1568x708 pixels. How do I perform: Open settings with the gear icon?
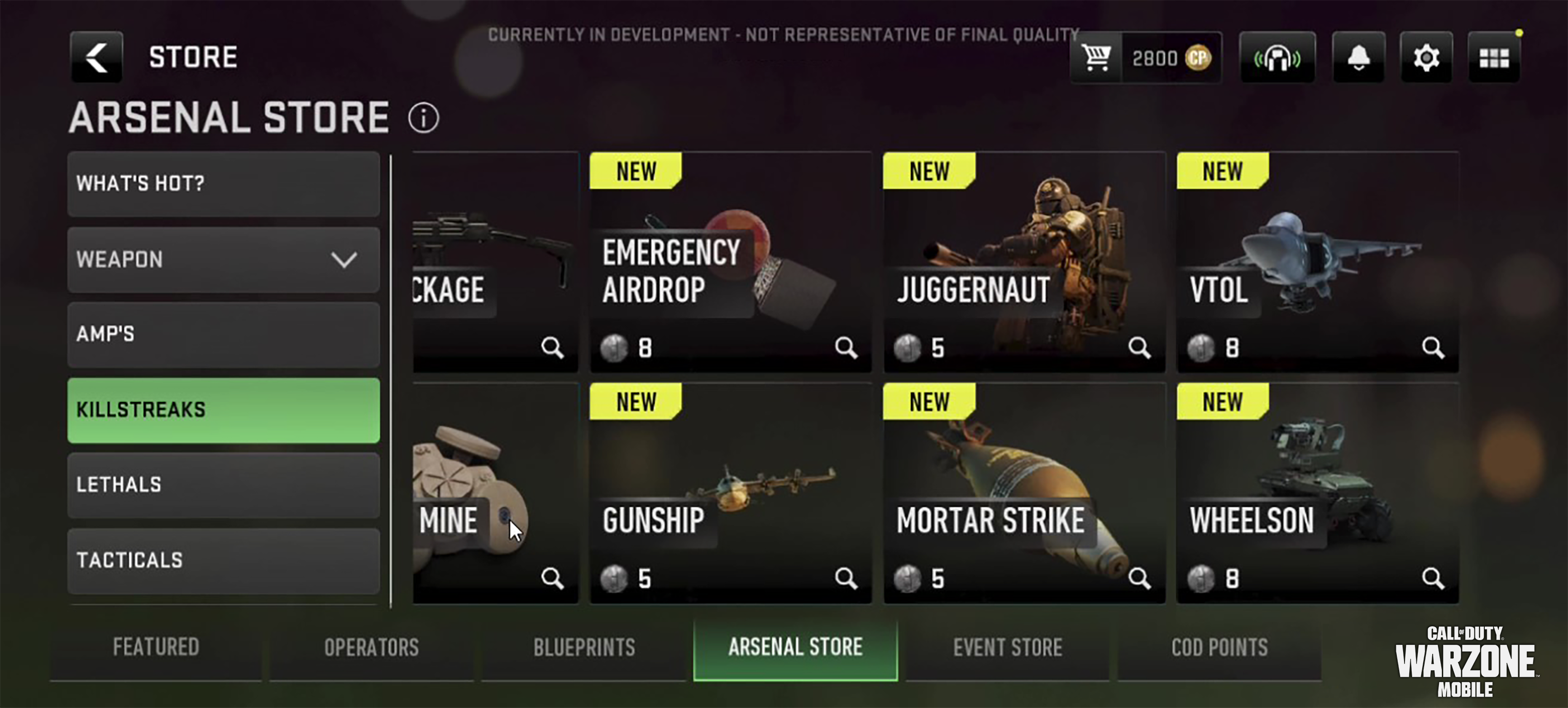pyautogui.click(x=1426, y=58)
